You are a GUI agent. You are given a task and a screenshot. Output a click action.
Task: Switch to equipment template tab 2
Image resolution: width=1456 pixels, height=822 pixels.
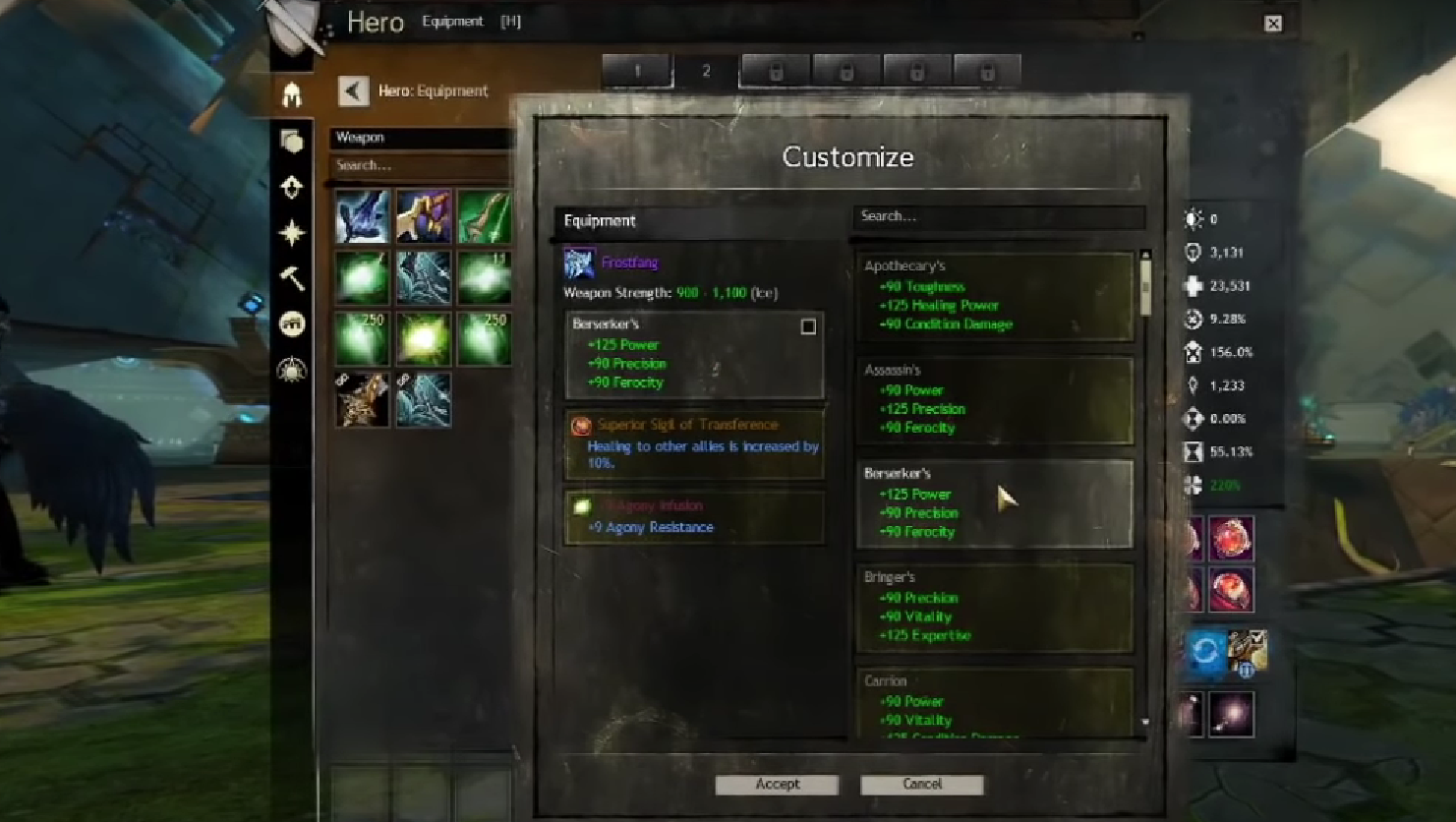(x=706, y=72)
